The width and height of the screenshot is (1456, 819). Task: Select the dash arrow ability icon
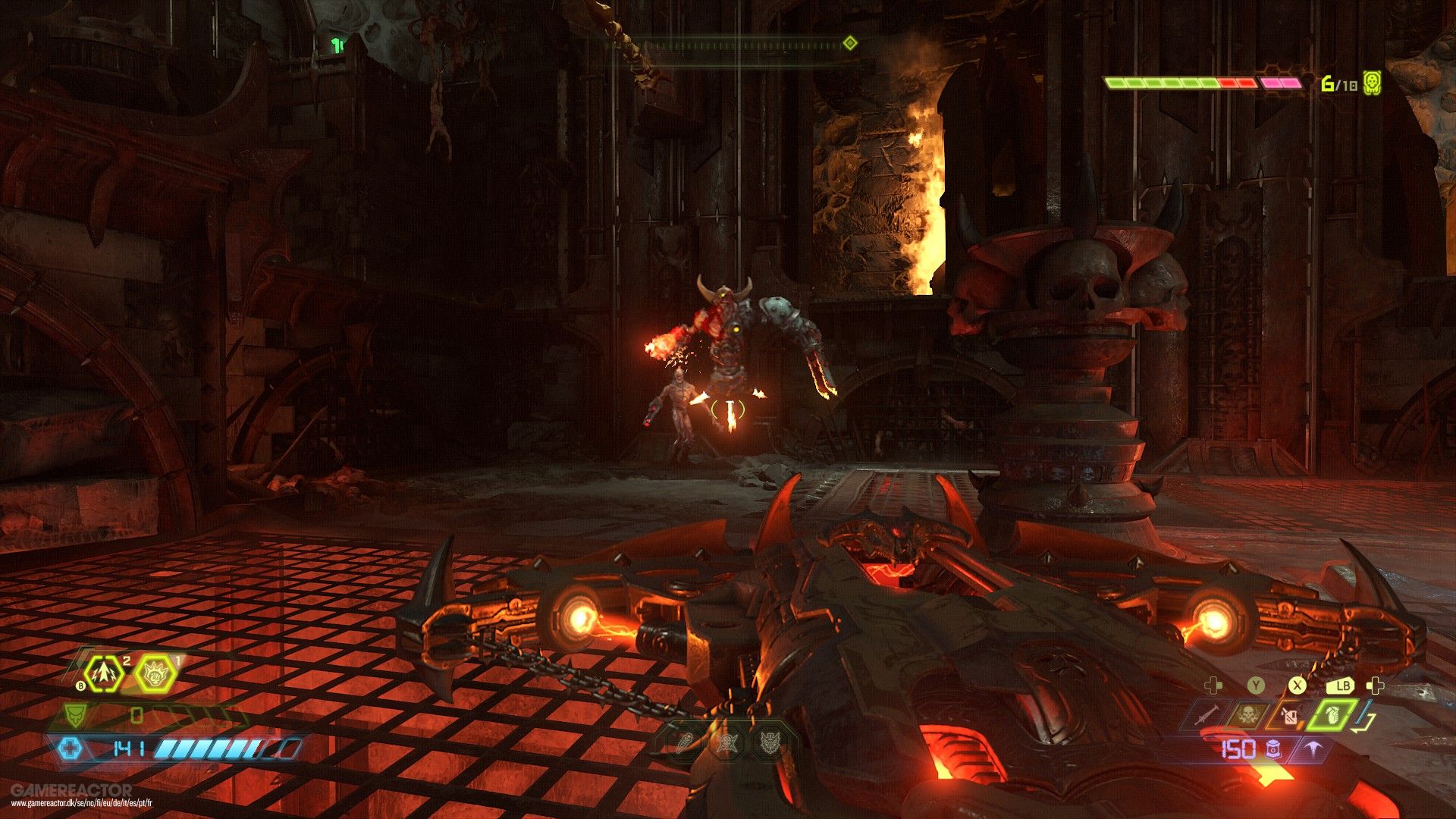104,674
